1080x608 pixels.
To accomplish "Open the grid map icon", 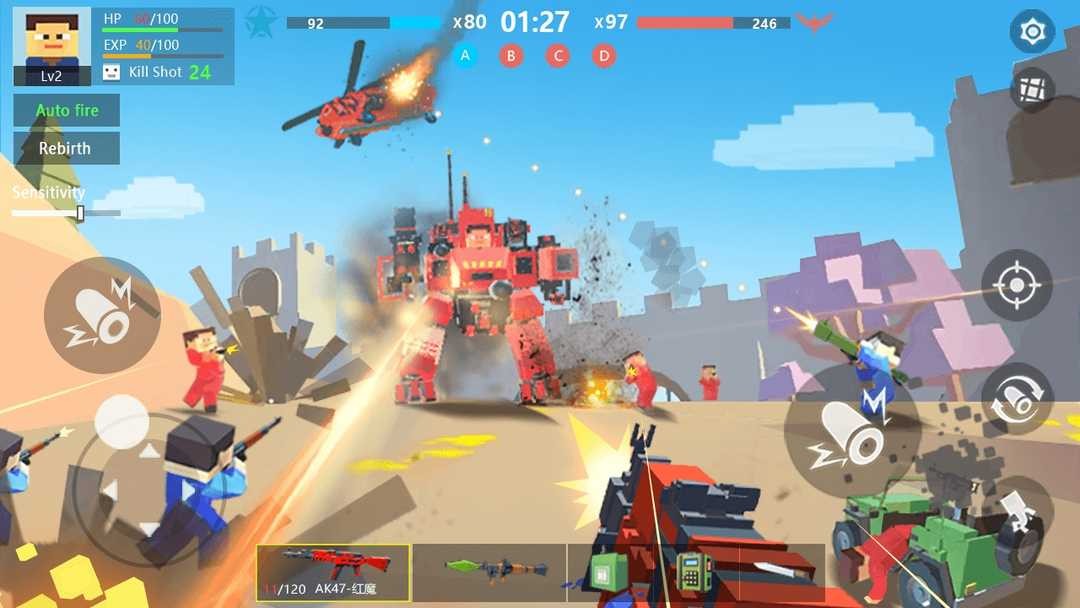I will point(1032,90).
